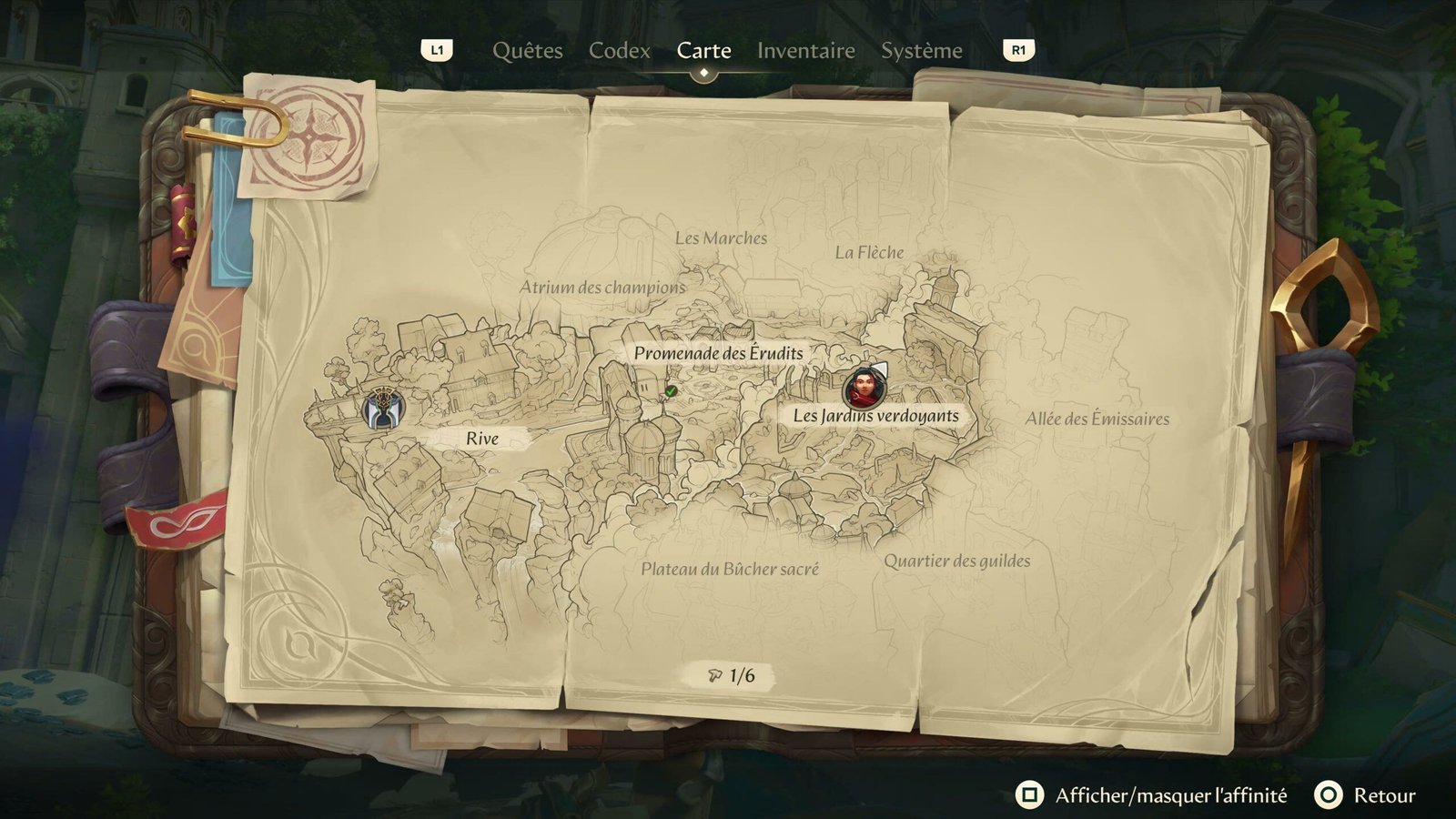Open the Codex tab
The width and height of the screenshot is (1456, 819).
[x=619, y=51]
